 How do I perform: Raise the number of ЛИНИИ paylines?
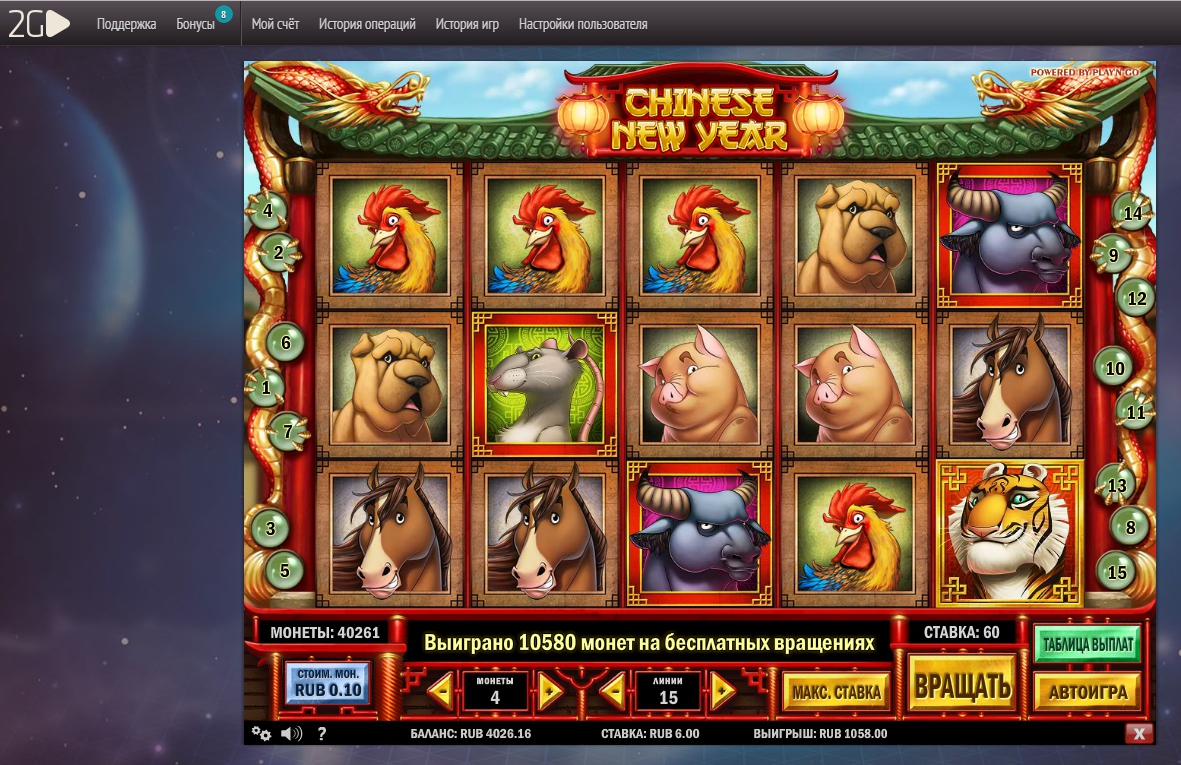tap(723, 691)
